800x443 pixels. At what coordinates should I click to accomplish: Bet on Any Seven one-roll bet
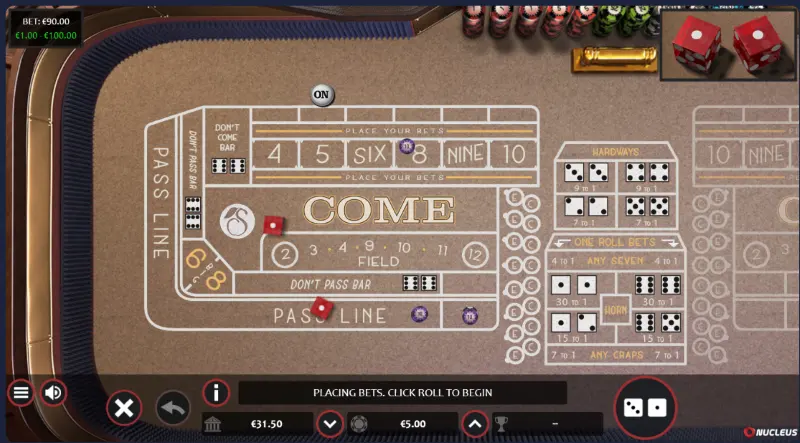(x=615, y=262)
